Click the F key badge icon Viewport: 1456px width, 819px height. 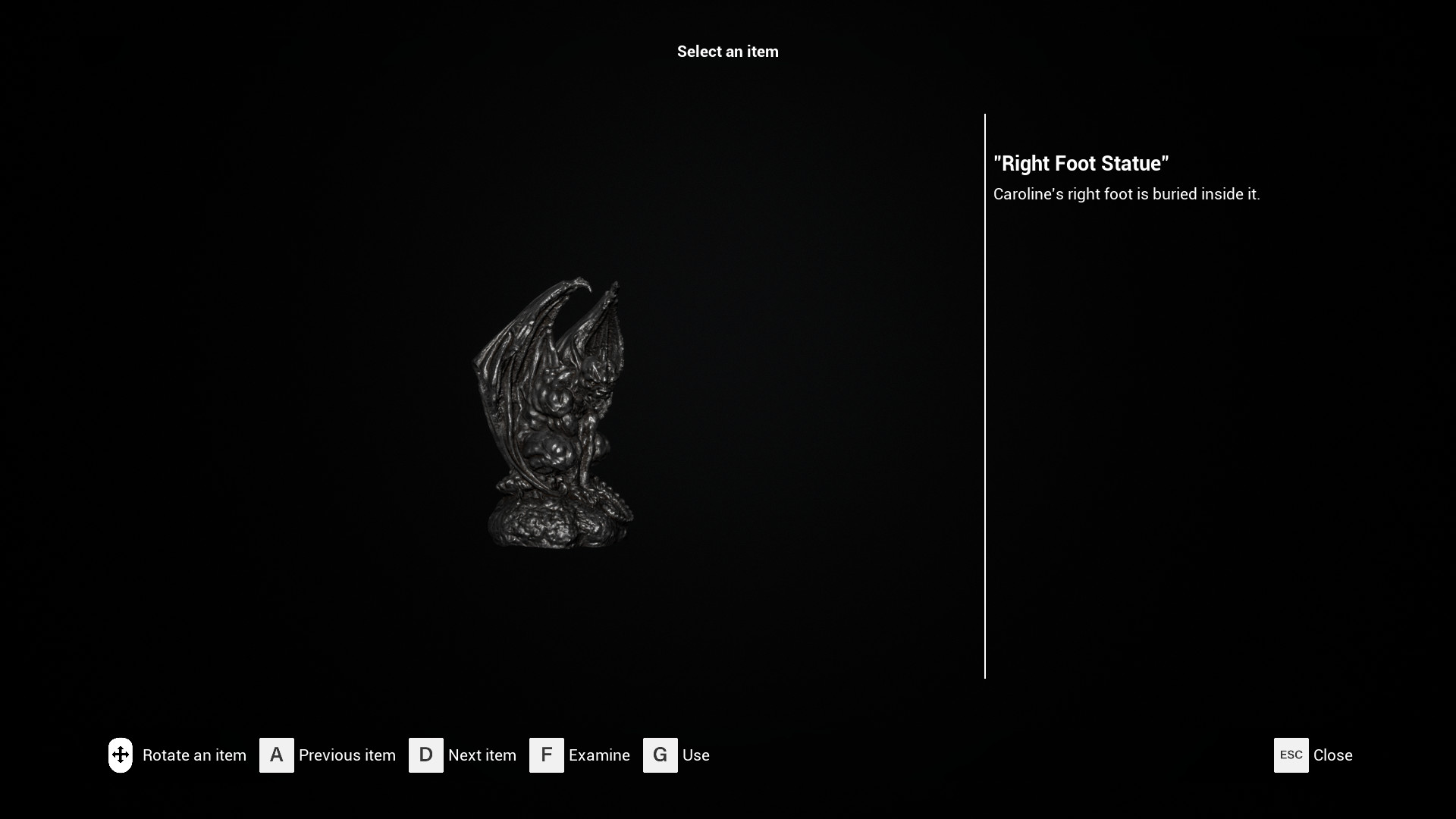click(547, 755)
